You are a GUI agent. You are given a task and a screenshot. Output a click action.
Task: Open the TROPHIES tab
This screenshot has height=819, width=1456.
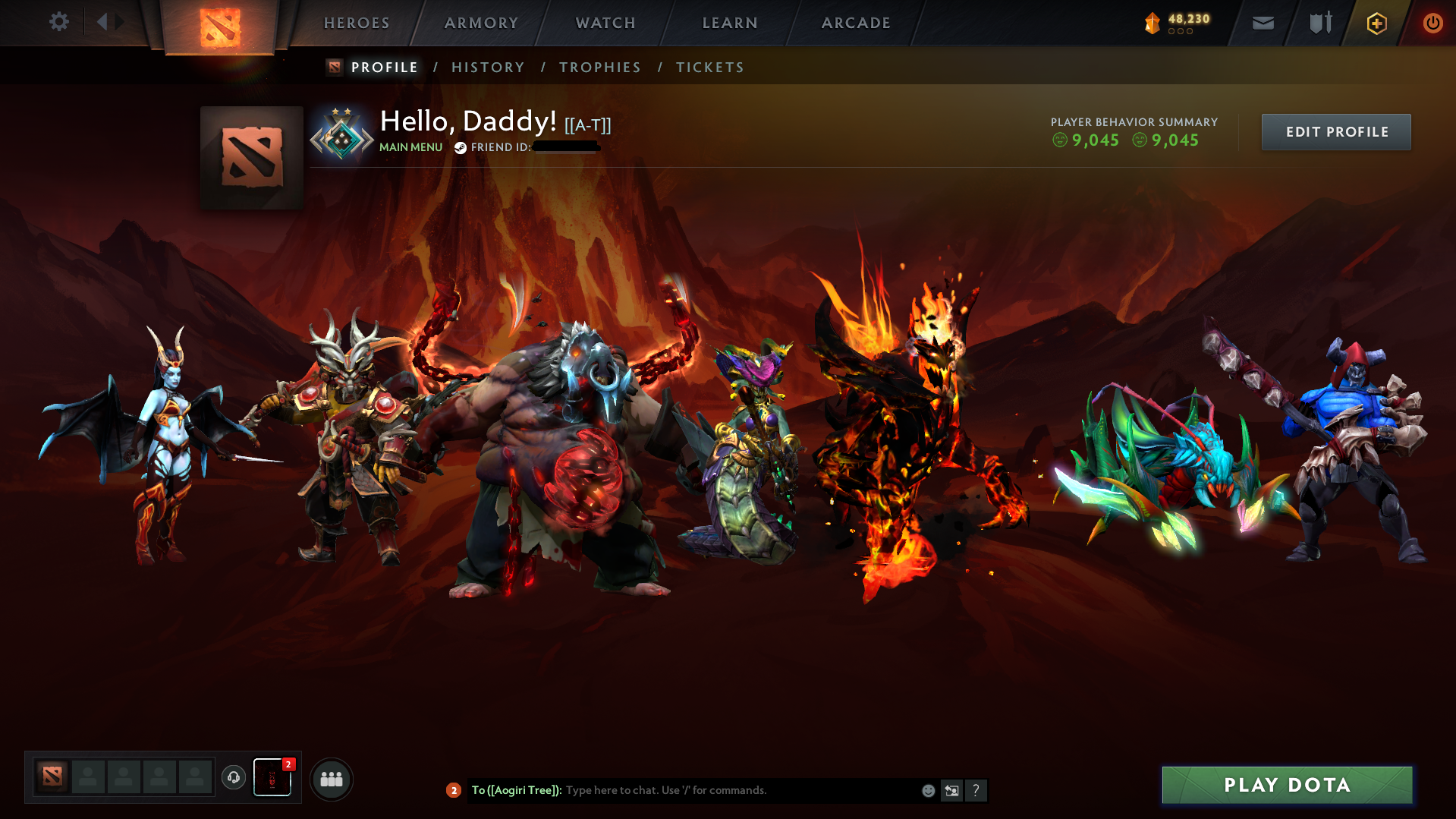(599, 67)
